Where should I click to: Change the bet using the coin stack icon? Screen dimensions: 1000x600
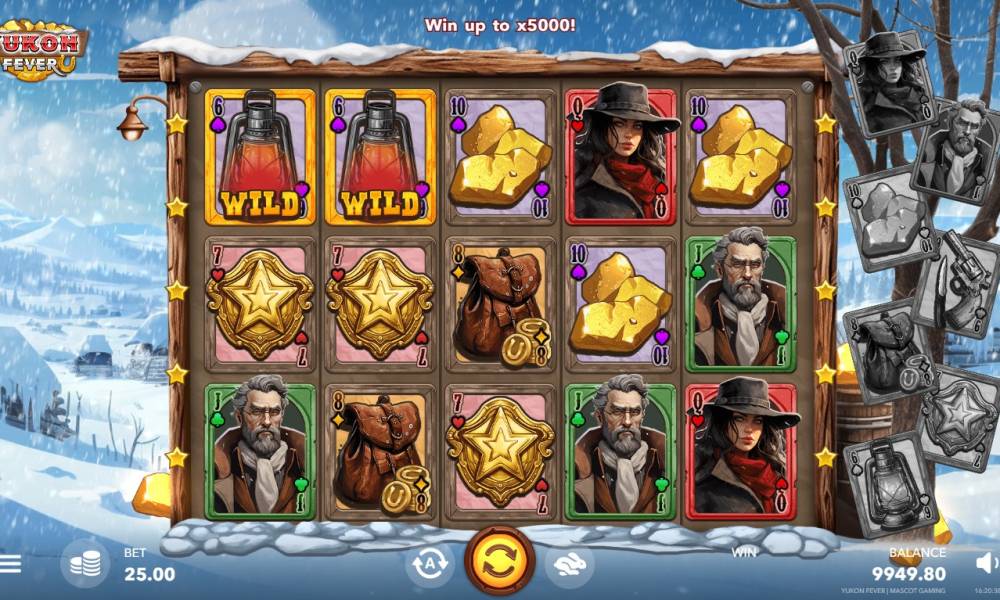(x=85, y=564)
